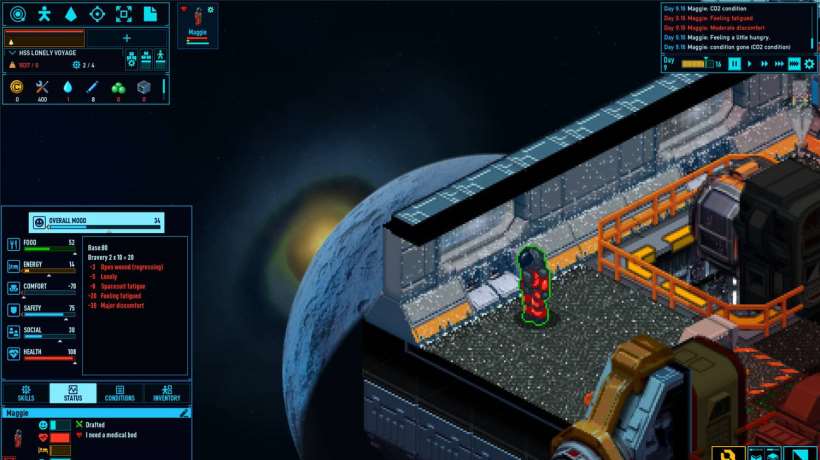This screenshot has width=820, height=460.
Task: Open the crew member figure menu
Action: 44,14
